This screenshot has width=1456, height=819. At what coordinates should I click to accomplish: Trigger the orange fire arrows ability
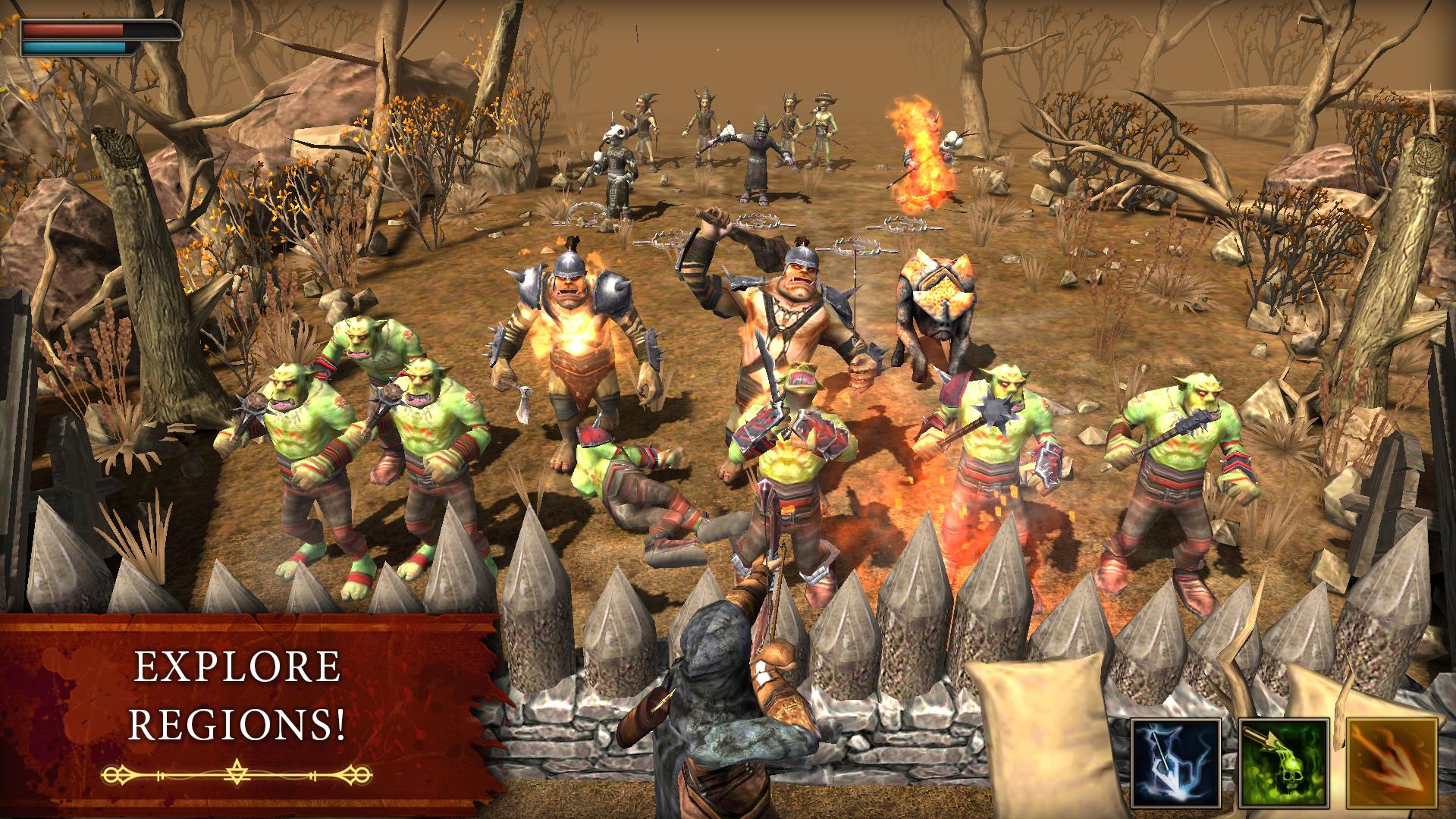[1392, 763]
